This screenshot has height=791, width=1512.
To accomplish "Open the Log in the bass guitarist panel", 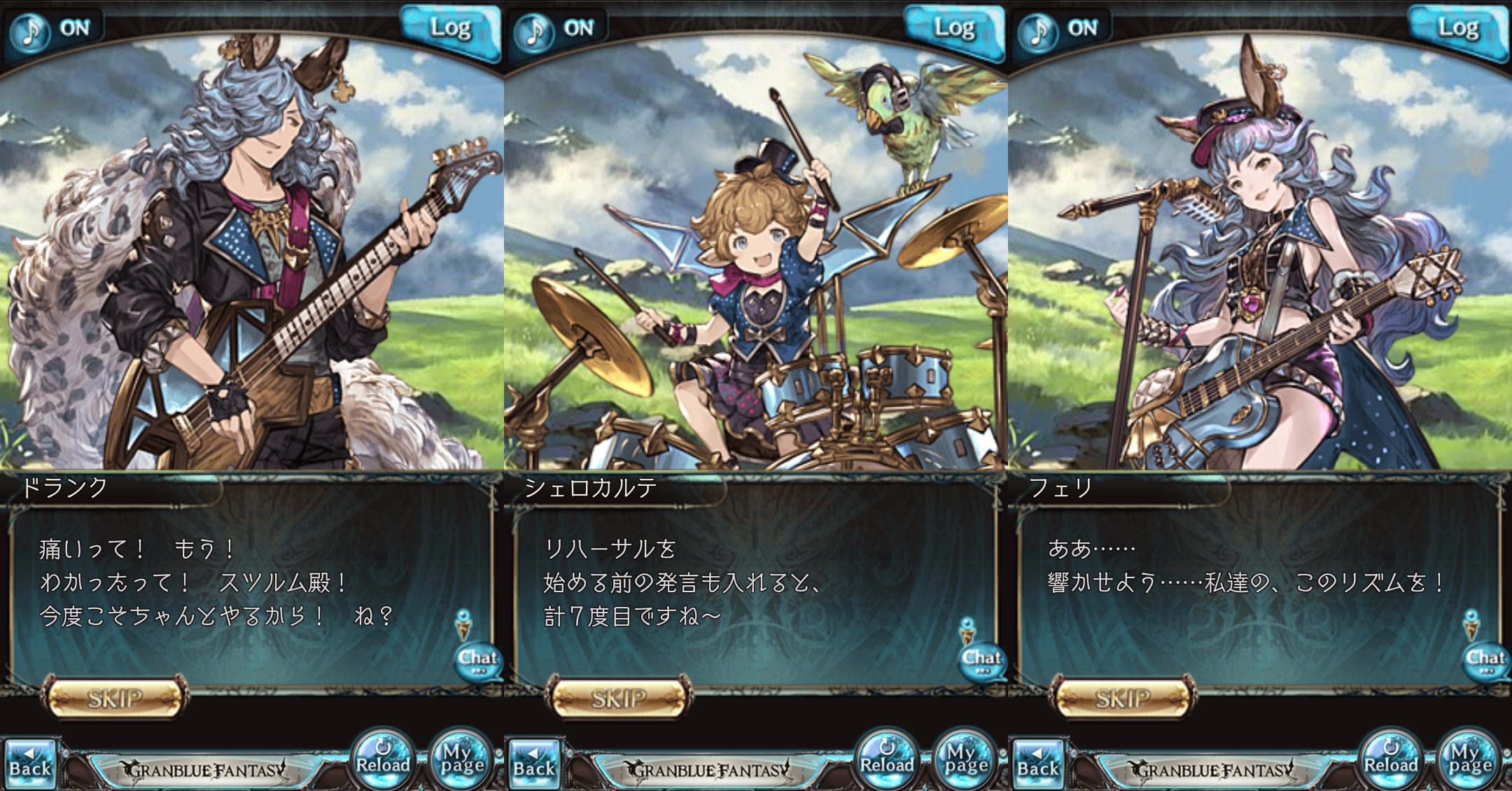I will pyautogui.click(x=450, y=29).
